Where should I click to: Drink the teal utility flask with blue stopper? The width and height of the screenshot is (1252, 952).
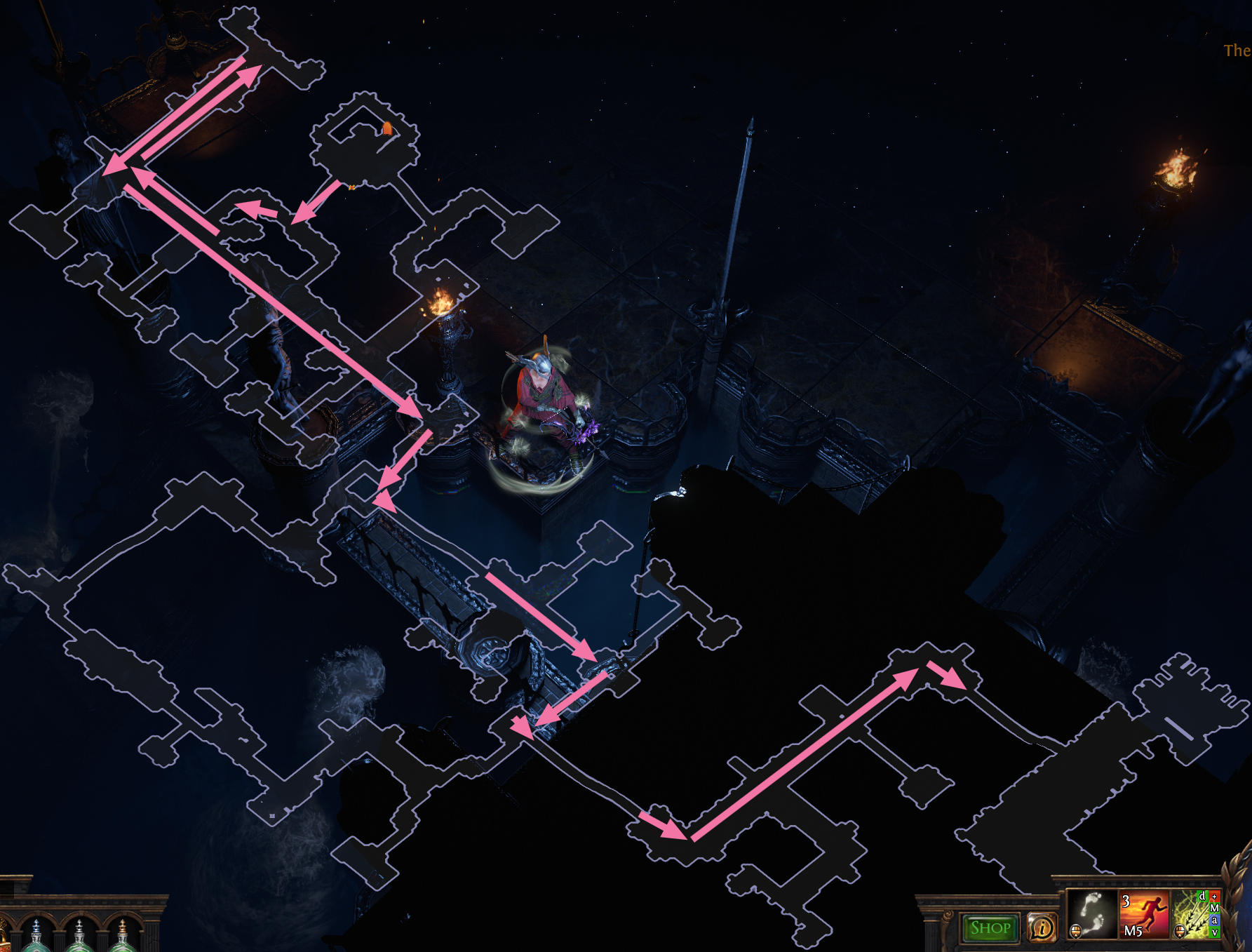tap(36, 944)
